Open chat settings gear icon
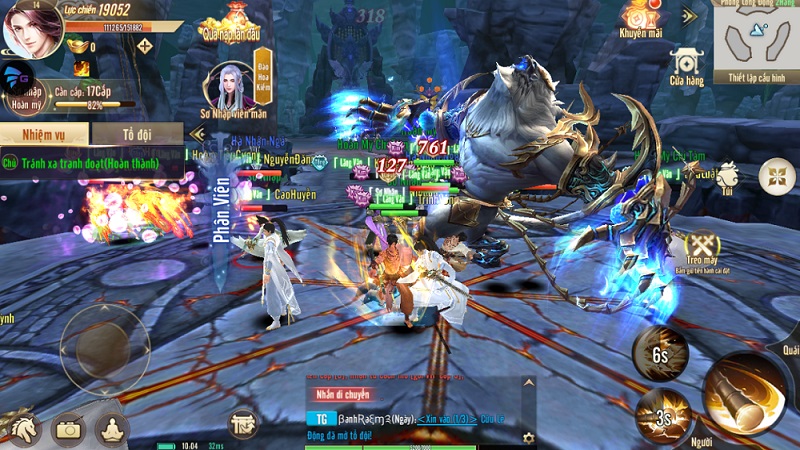 (528, 437)
